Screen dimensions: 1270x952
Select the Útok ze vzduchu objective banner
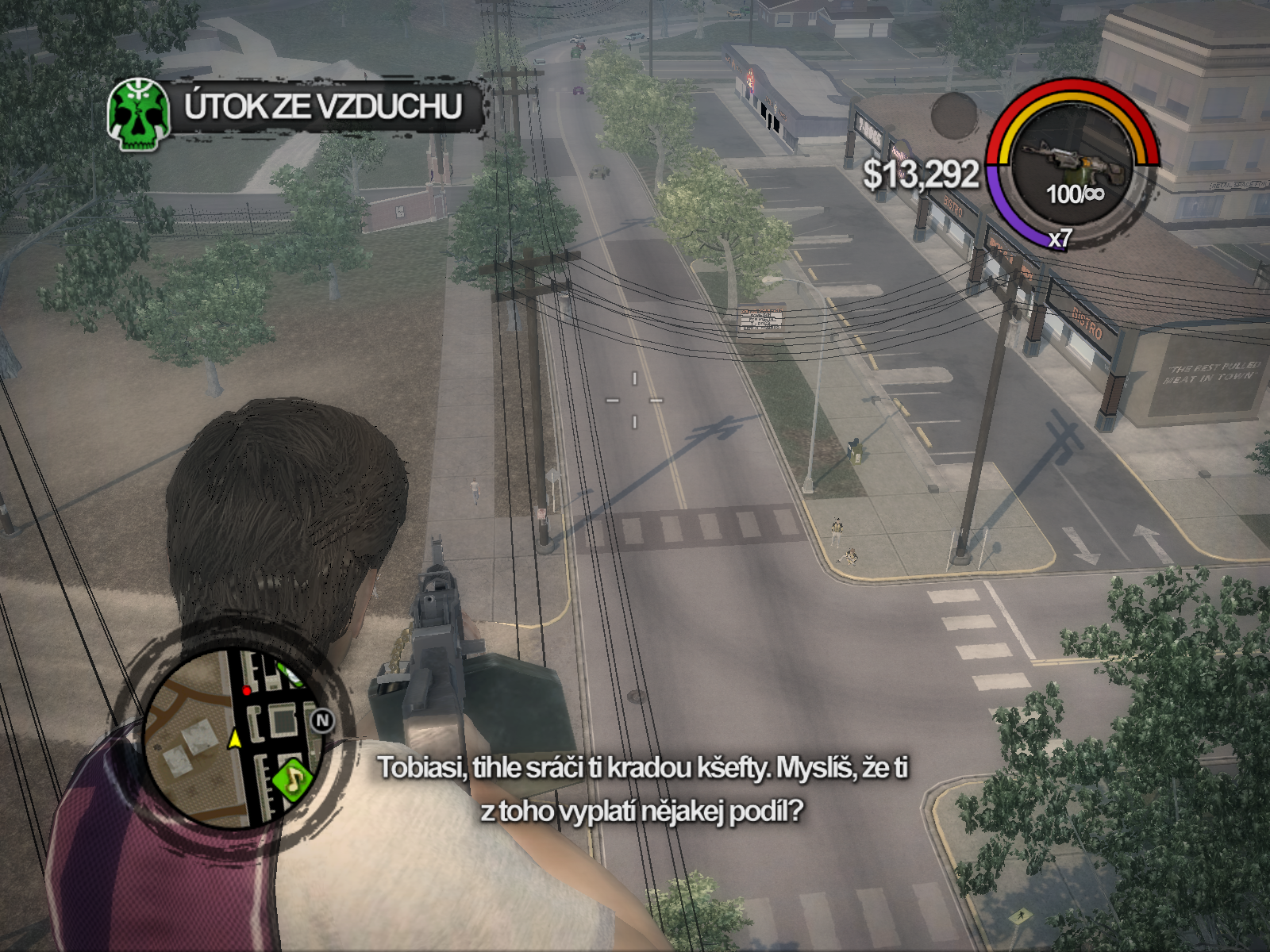point(322,107)
